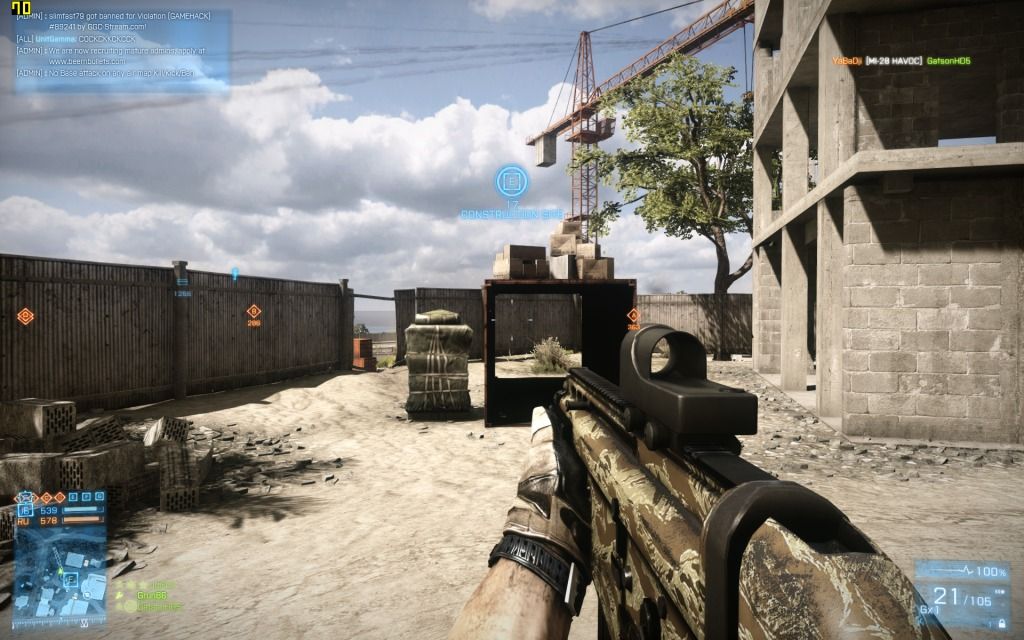Select the orange objective marker showing 266
The height and width of the screenshot is (640, 1024).
254,312
